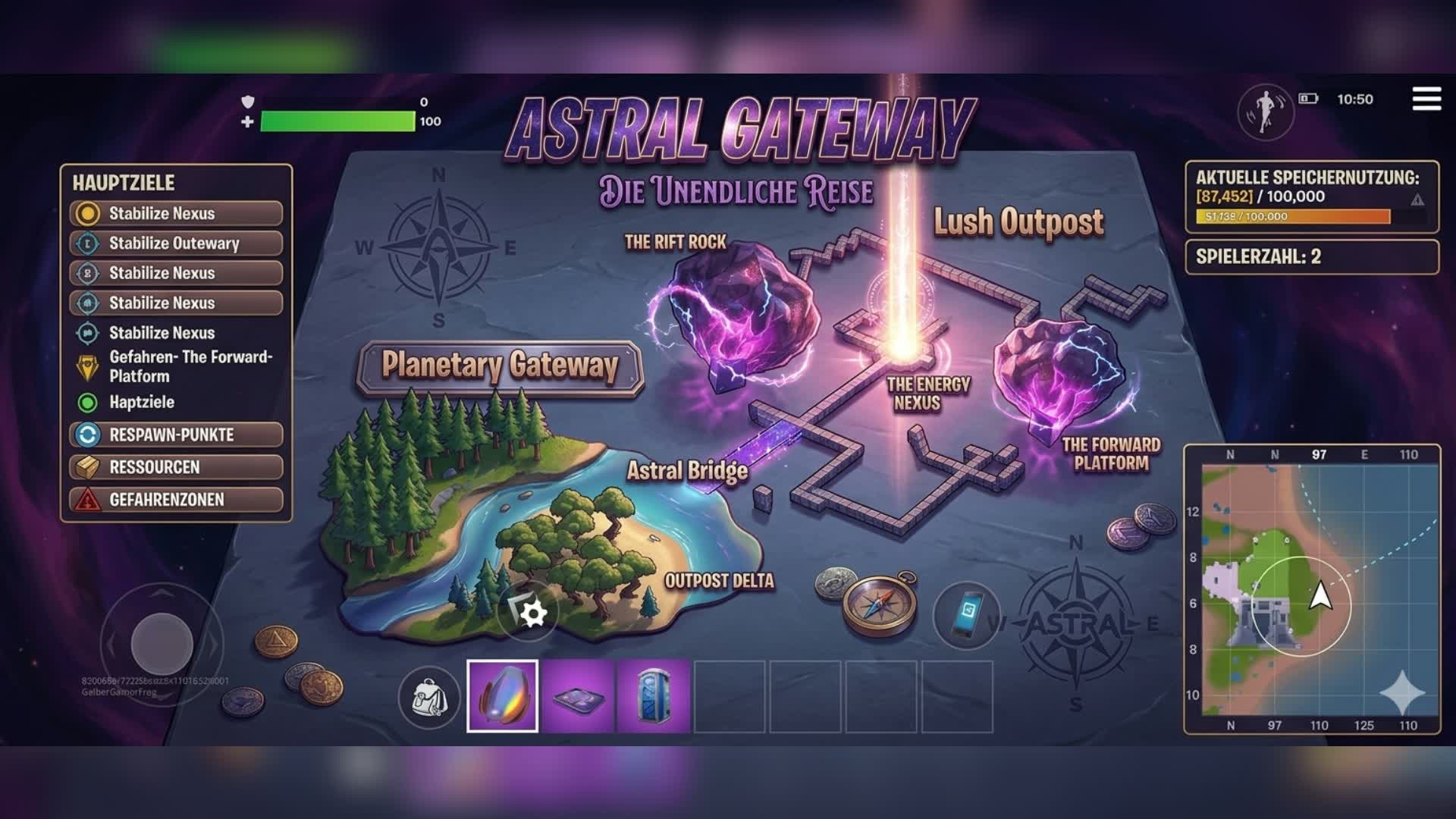
Task: Click the Planetary Gateway sign
Action: click(x=500, y=365)
